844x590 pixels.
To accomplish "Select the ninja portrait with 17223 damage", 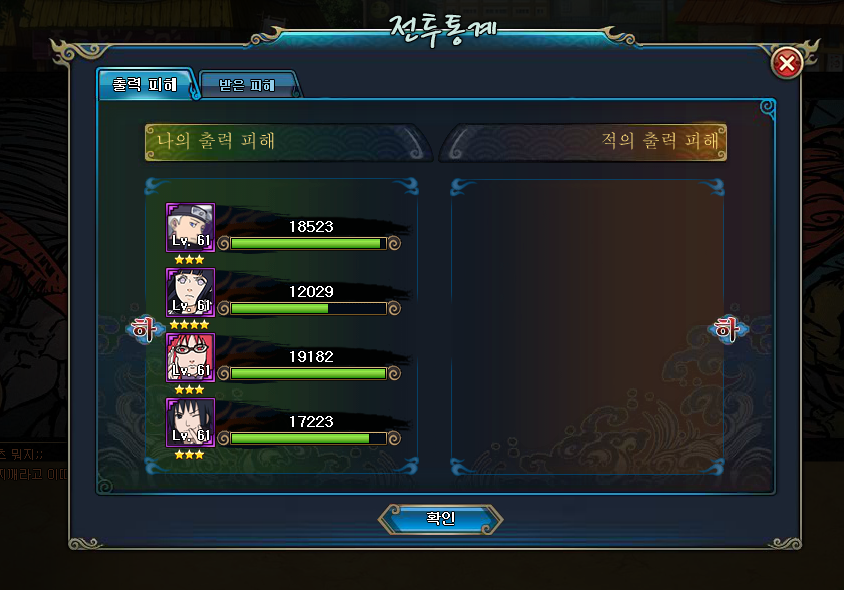I will tap(190, 423).
